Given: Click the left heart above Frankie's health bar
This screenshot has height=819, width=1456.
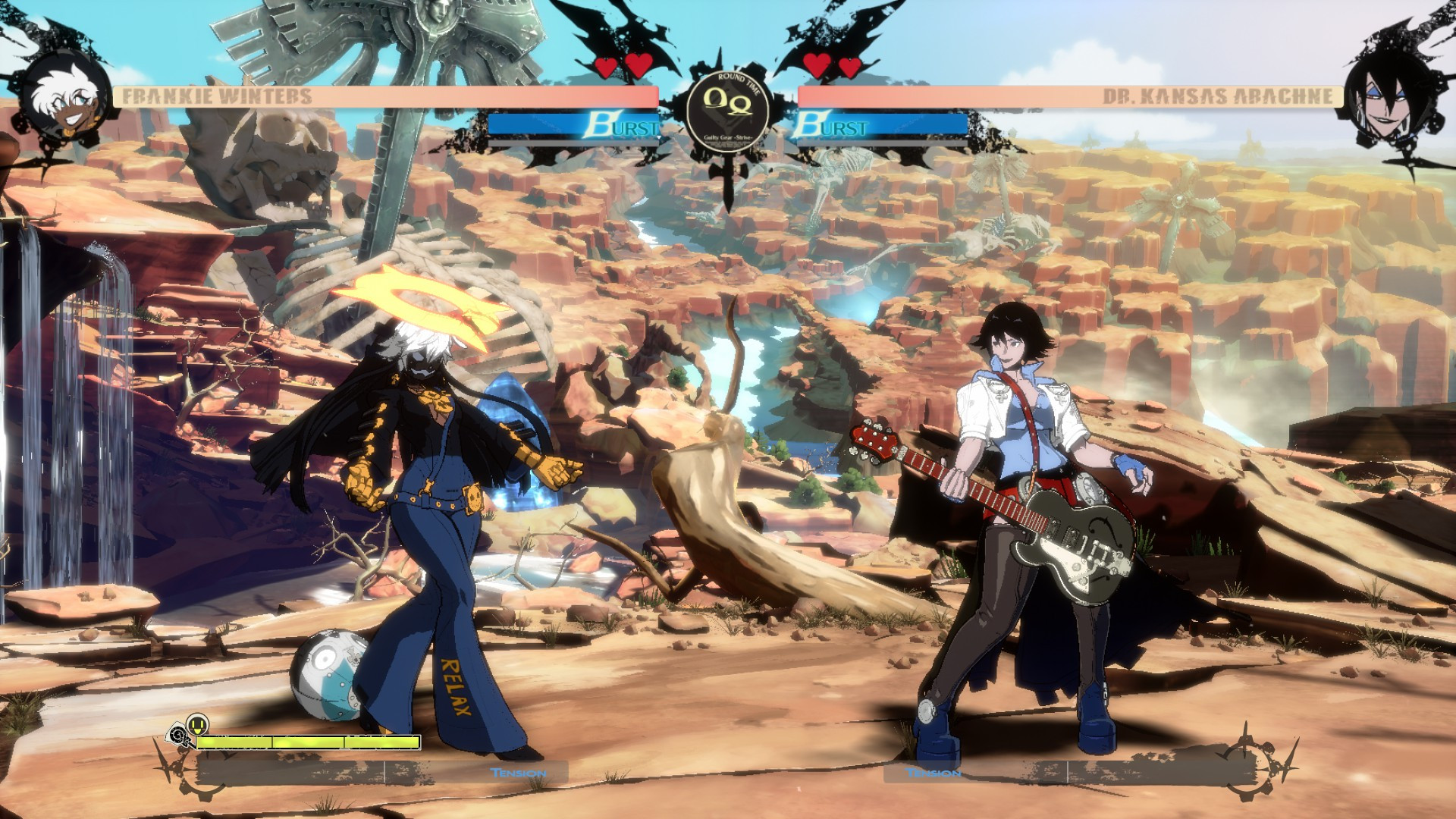Looking at the screenshot, I should [607, 67].
